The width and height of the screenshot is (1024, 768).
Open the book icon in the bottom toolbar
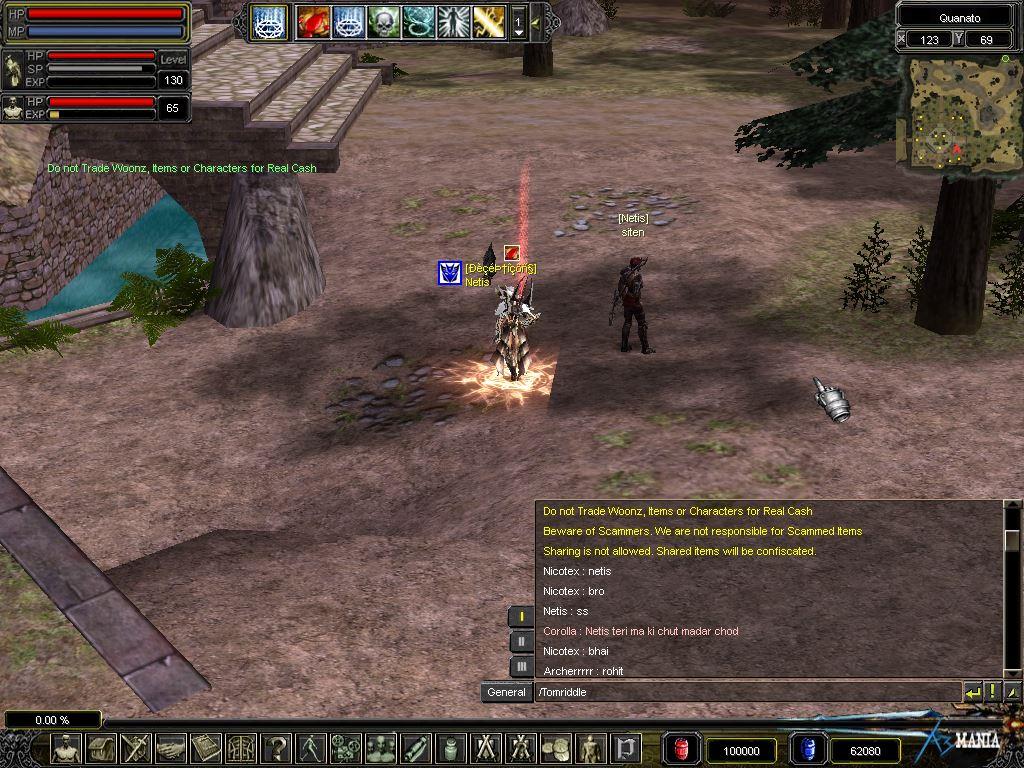click(206, 748)
